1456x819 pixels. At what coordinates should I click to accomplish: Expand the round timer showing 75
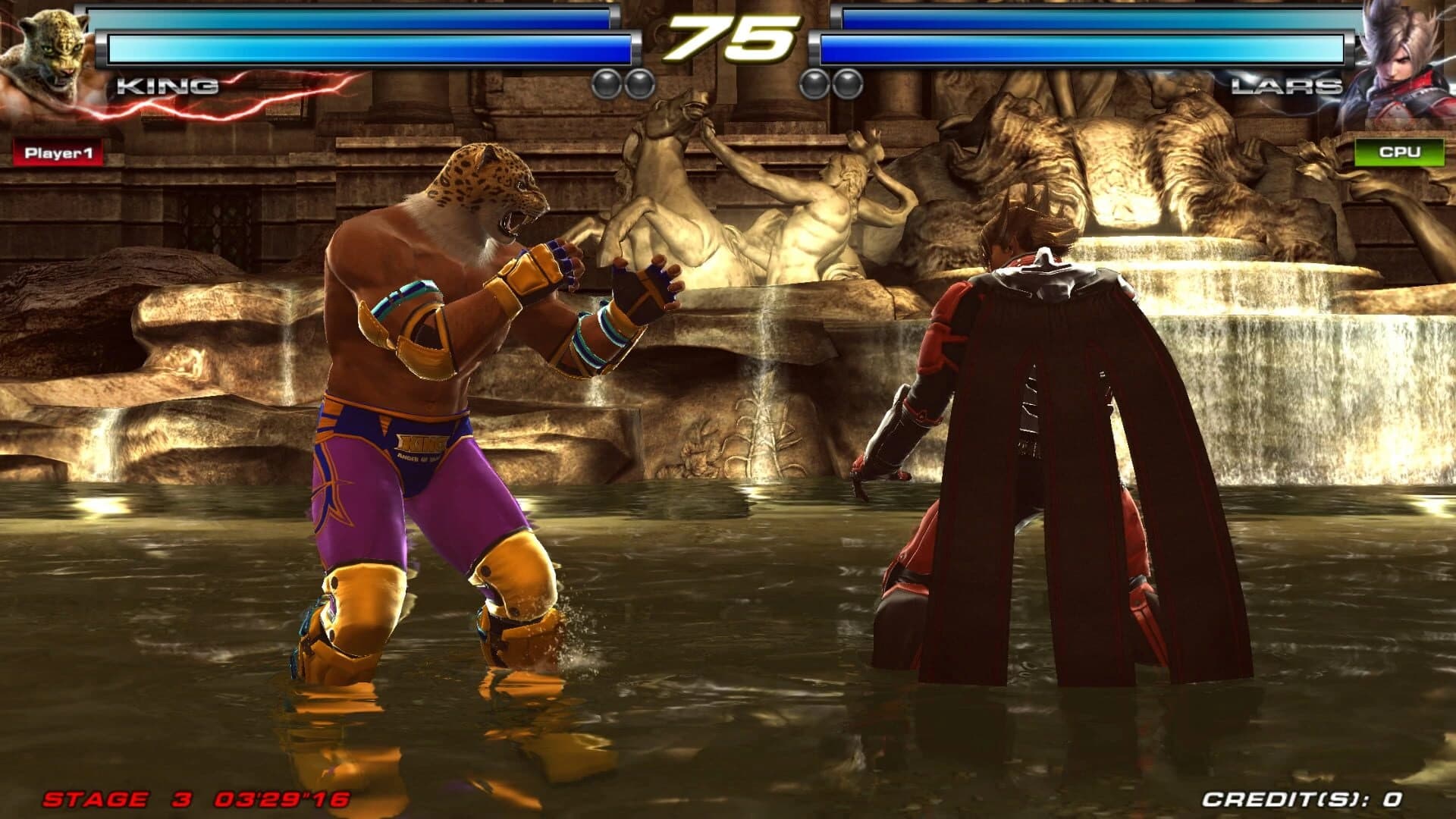point(728,36)
